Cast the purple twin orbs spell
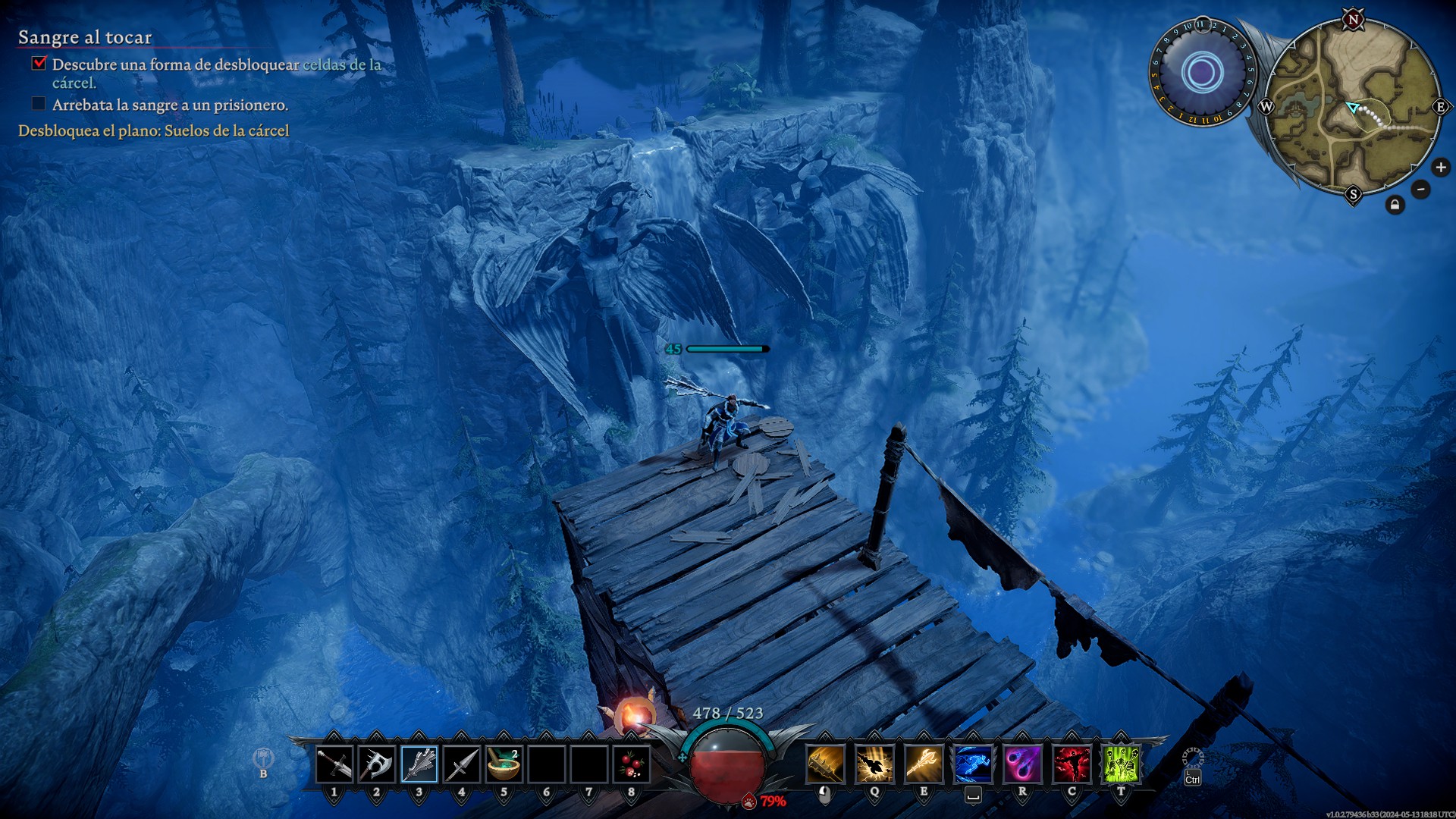The image size is (1456, 819). tap(1022, 764)
